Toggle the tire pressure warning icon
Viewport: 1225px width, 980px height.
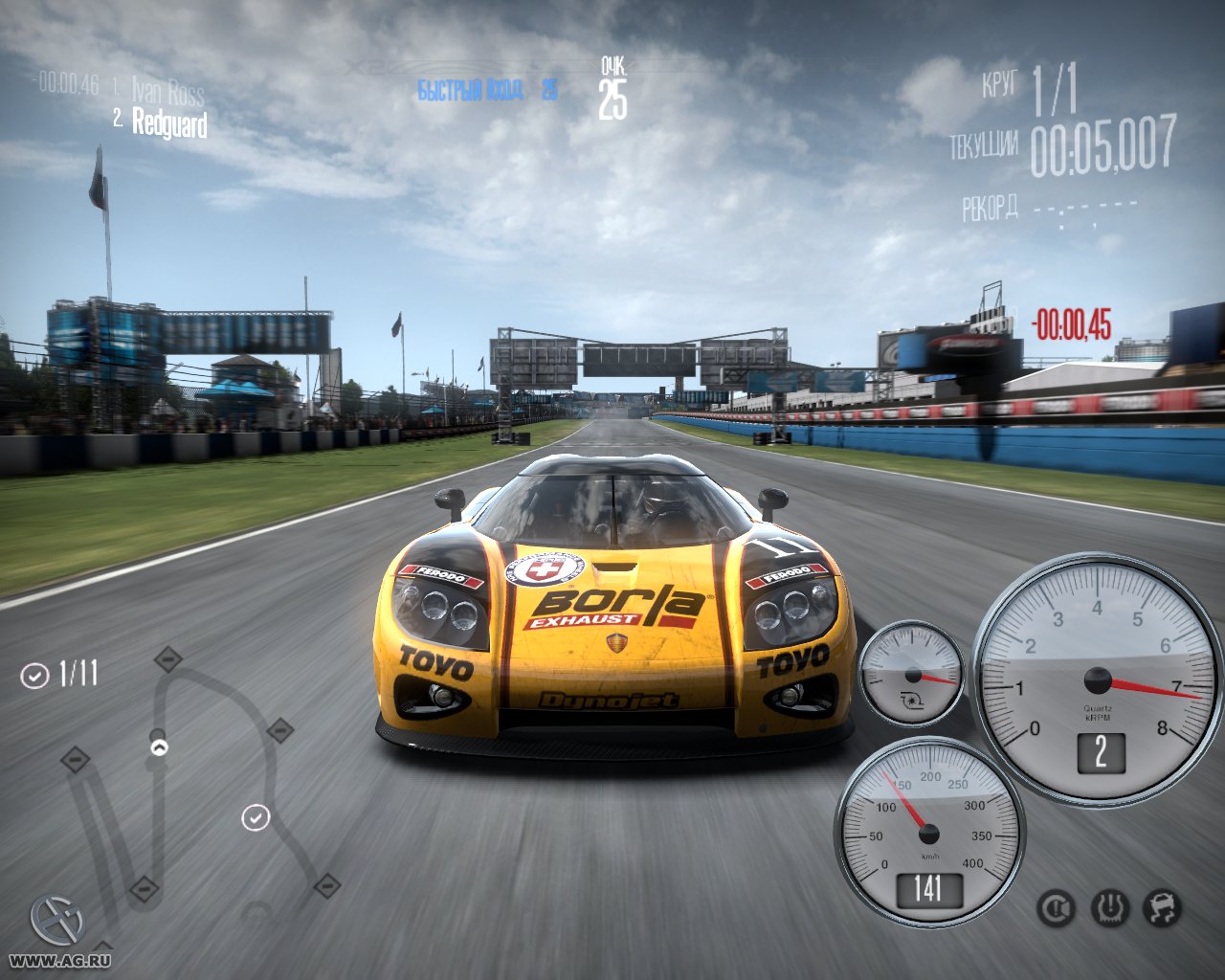1110,908
